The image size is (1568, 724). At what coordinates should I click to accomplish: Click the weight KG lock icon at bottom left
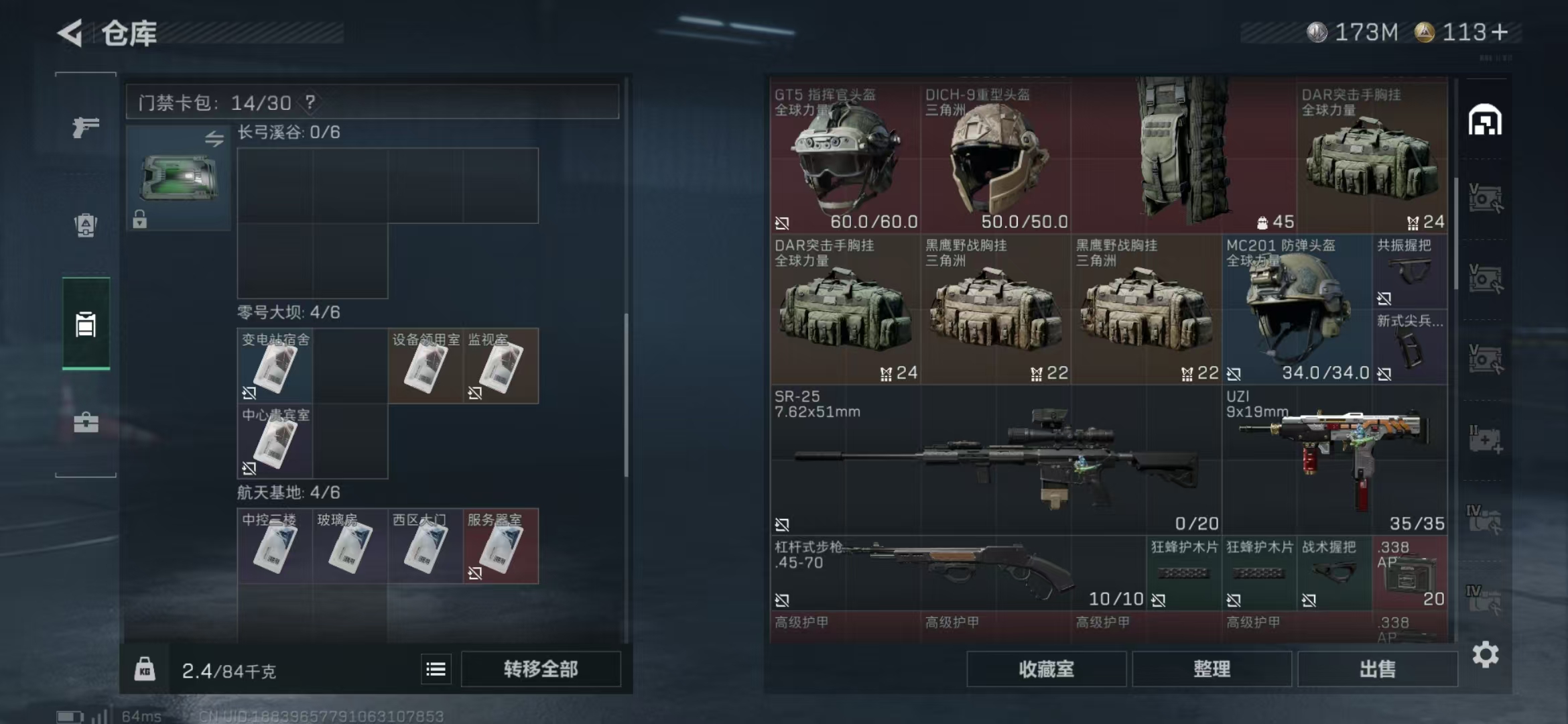point(143,668)
